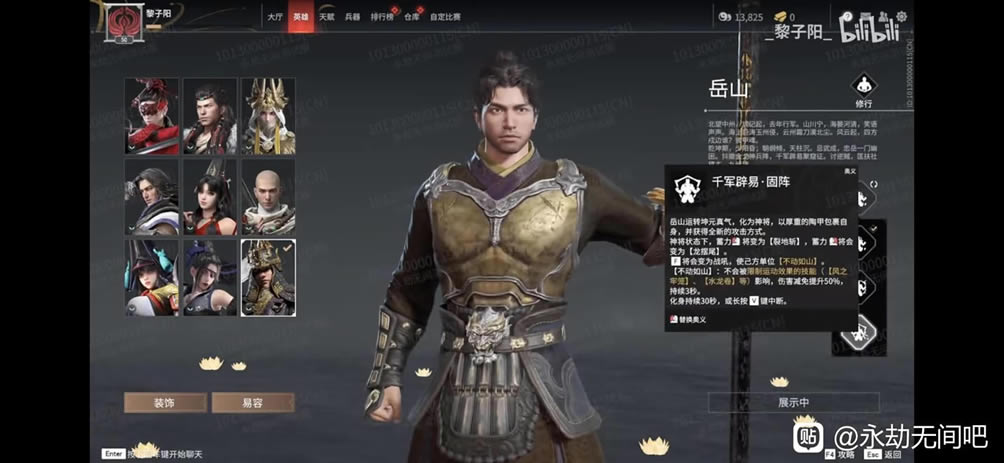
Task: Click the 展示中 showcase button
Action: click(x=793, y=402)
